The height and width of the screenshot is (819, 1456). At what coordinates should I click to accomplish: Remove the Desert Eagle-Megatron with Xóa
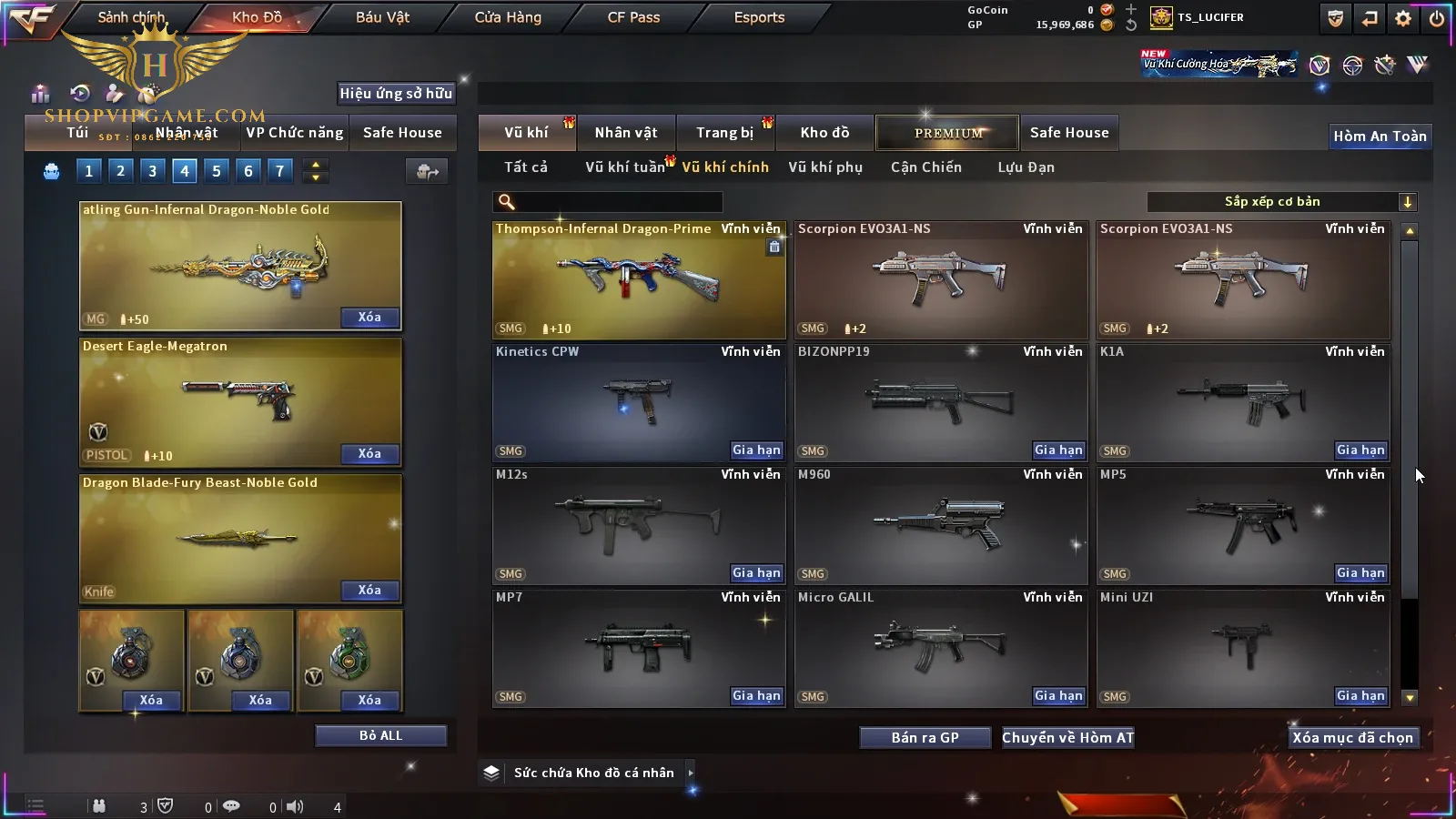tap(369, 453)
